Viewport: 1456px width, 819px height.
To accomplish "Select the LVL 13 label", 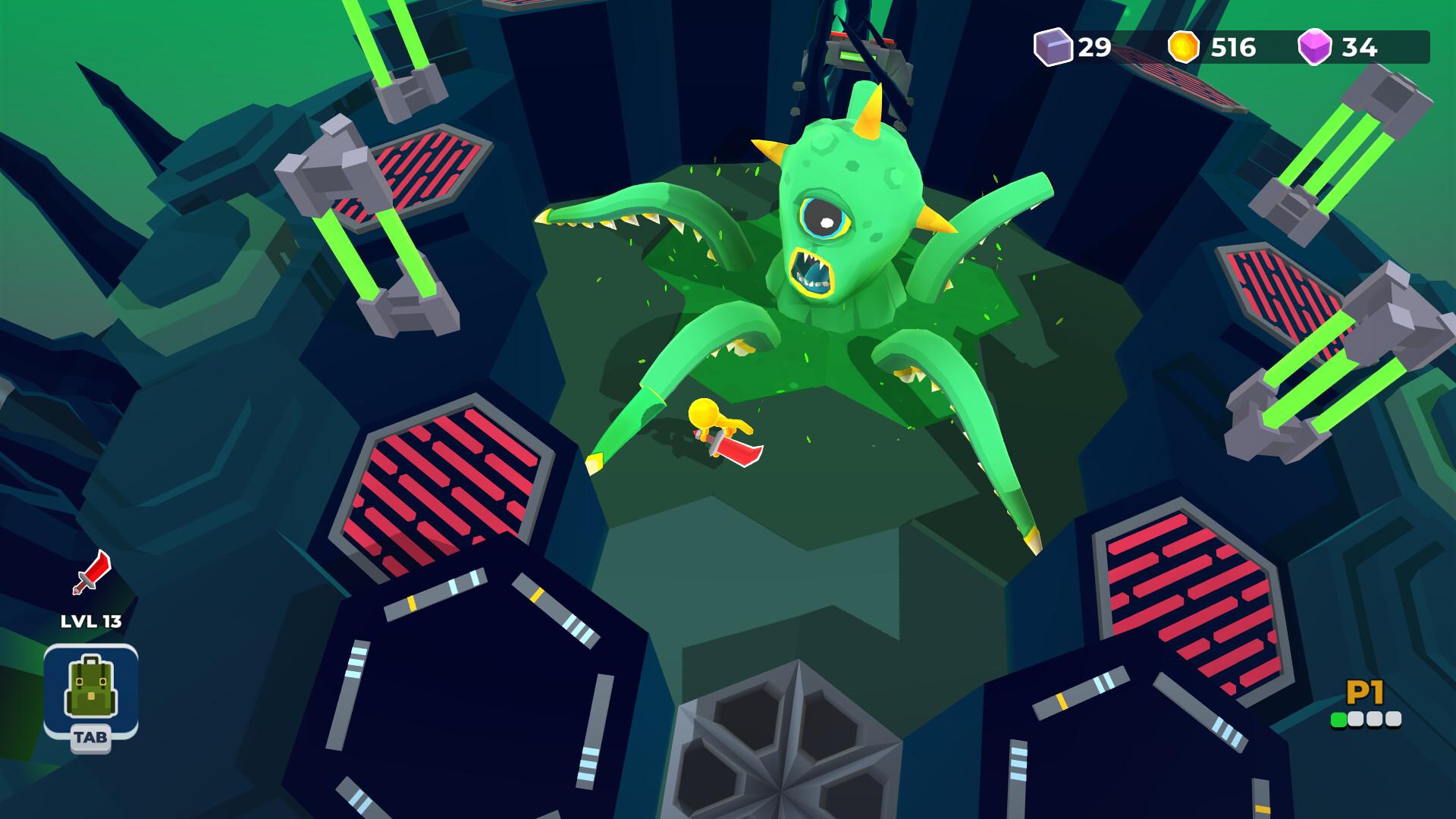I will tap(91, 620).
